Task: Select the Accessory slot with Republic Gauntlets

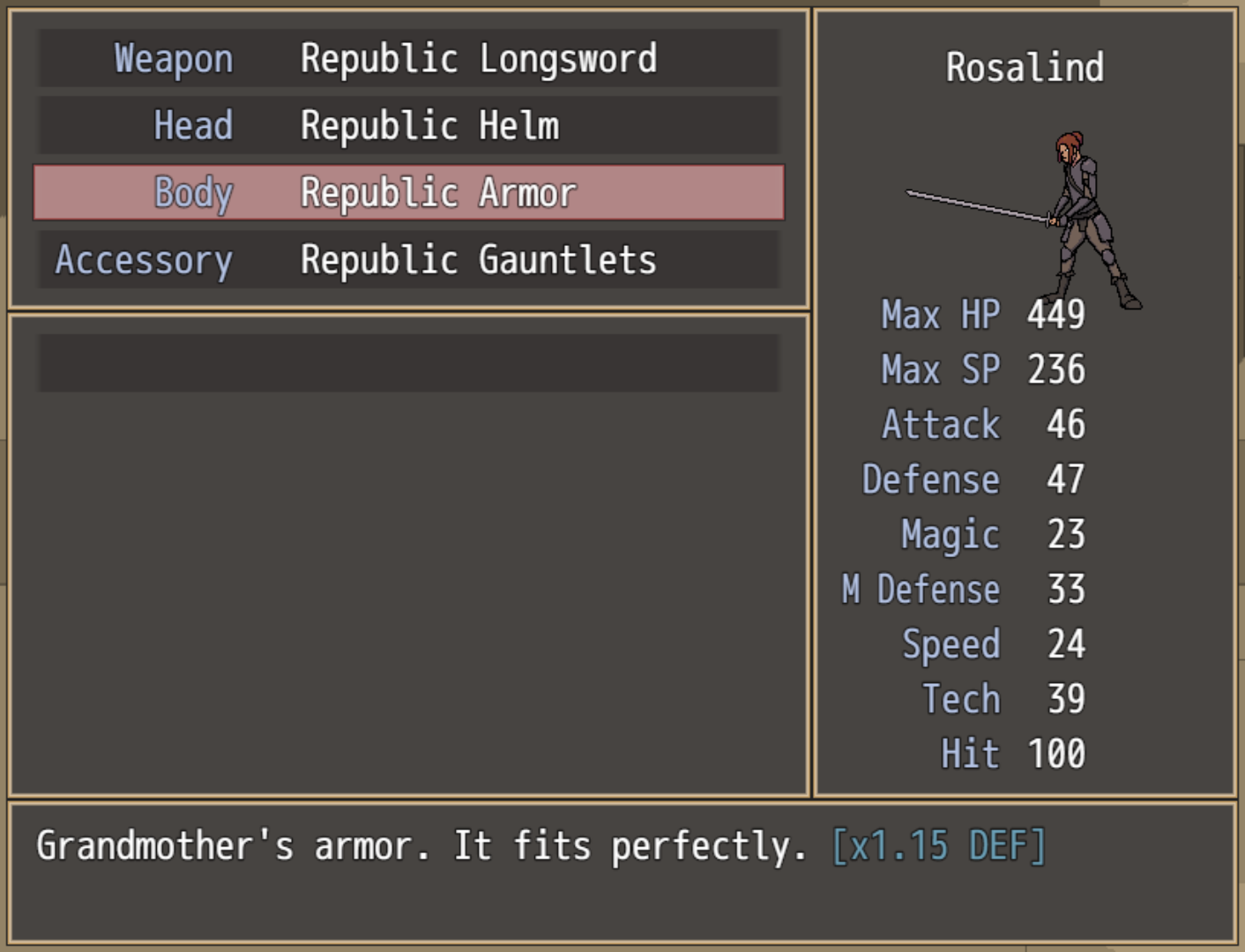Action: coord(406,259)
